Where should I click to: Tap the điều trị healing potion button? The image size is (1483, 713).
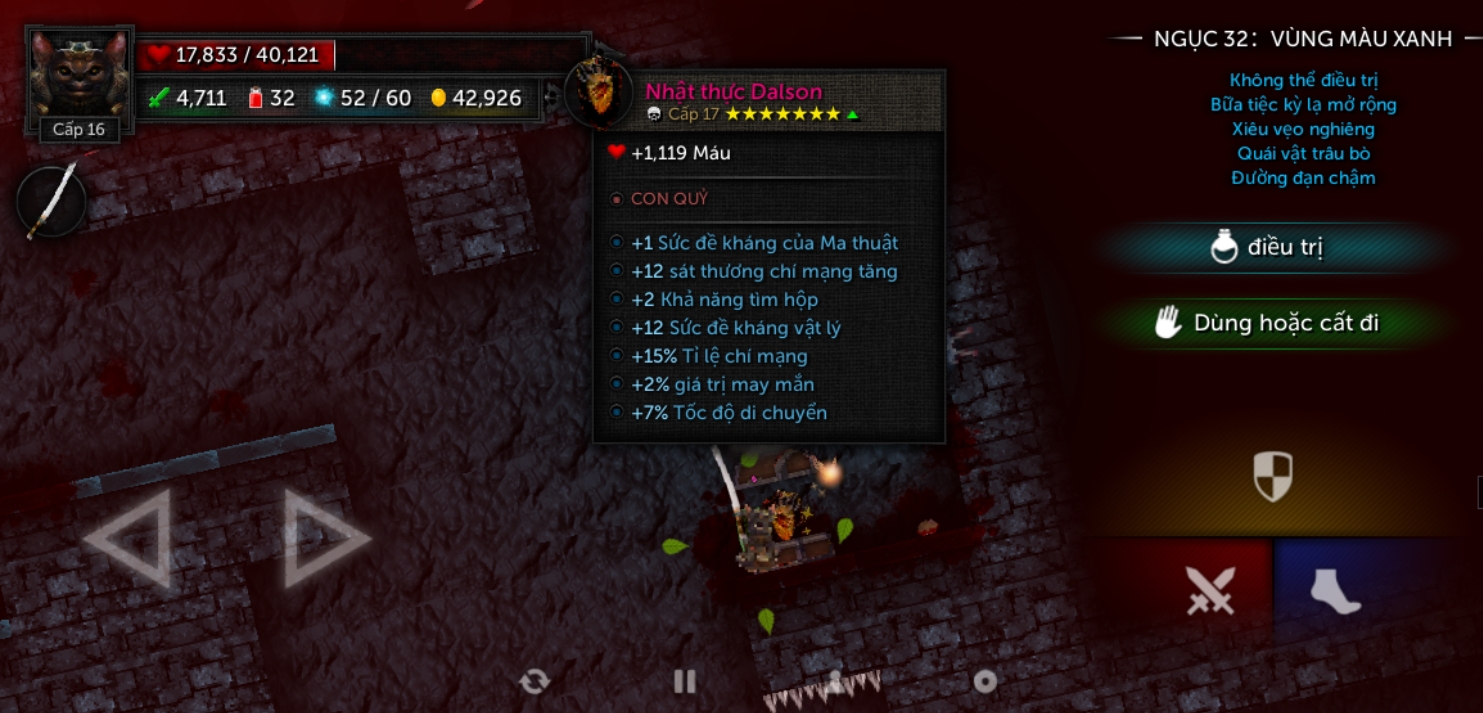pyautogui.click(x=1268, y=247)
